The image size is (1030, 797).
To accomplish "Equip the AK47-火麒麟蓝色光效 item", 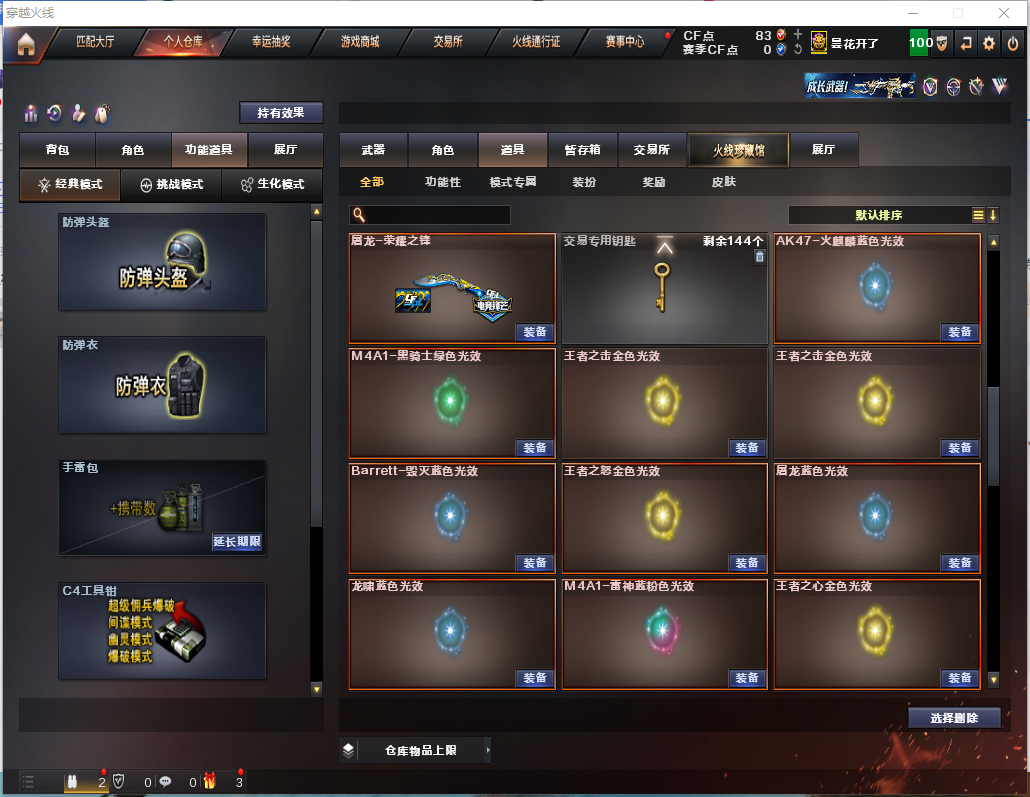I will 959,332.
